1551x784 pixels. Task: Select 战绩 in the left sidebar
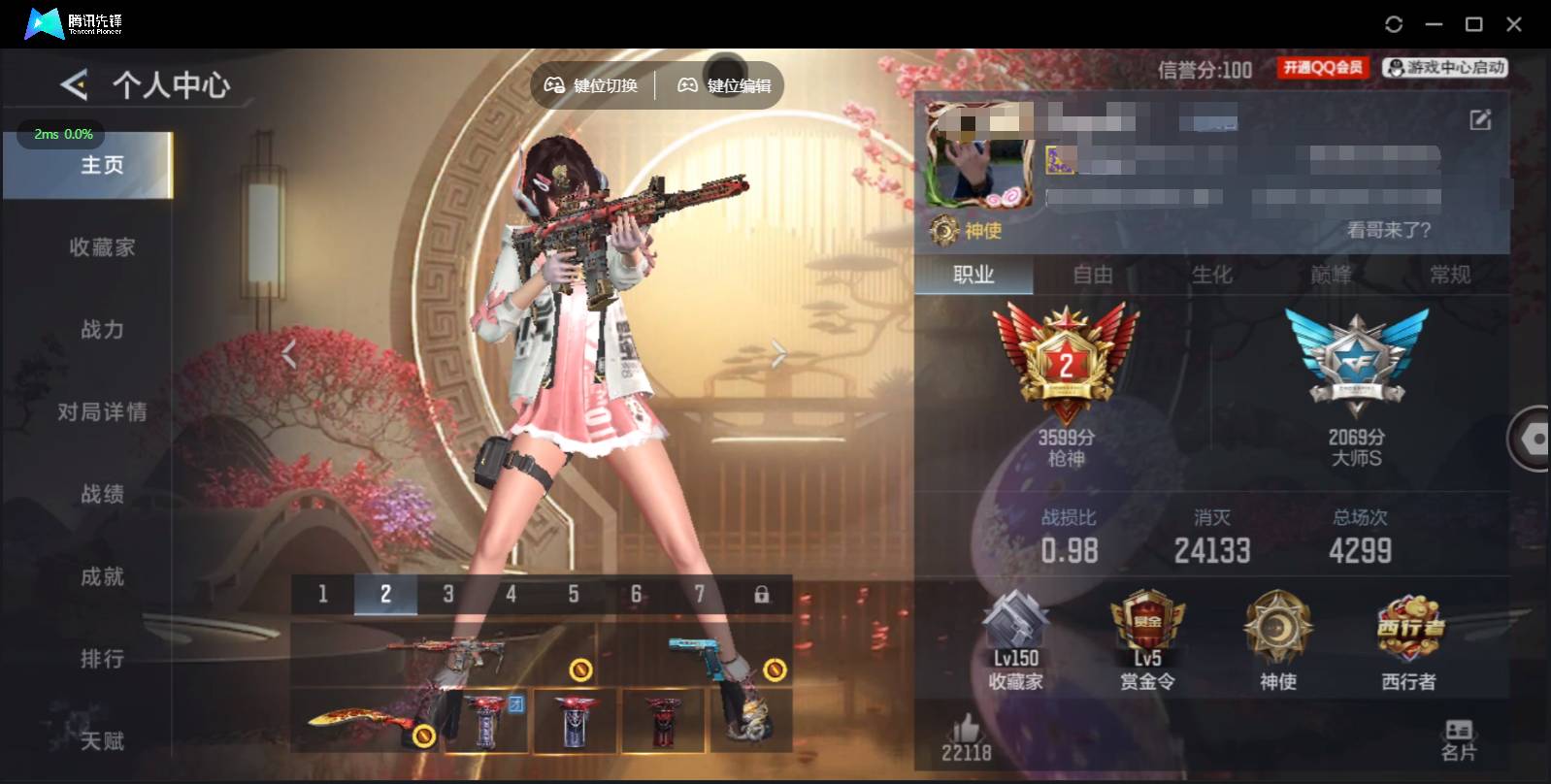coord(105,494)
